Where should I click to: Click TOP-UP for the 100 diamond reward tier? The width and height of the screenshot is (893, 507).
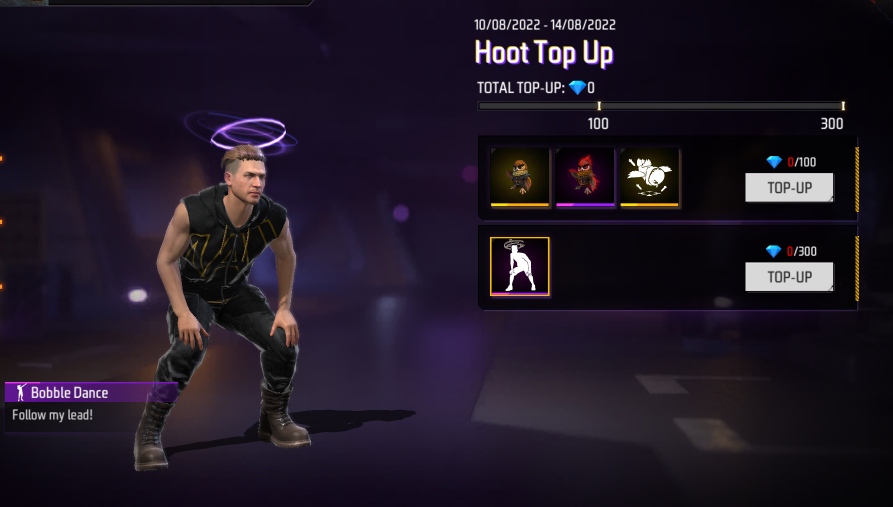(x=789, y=187)
